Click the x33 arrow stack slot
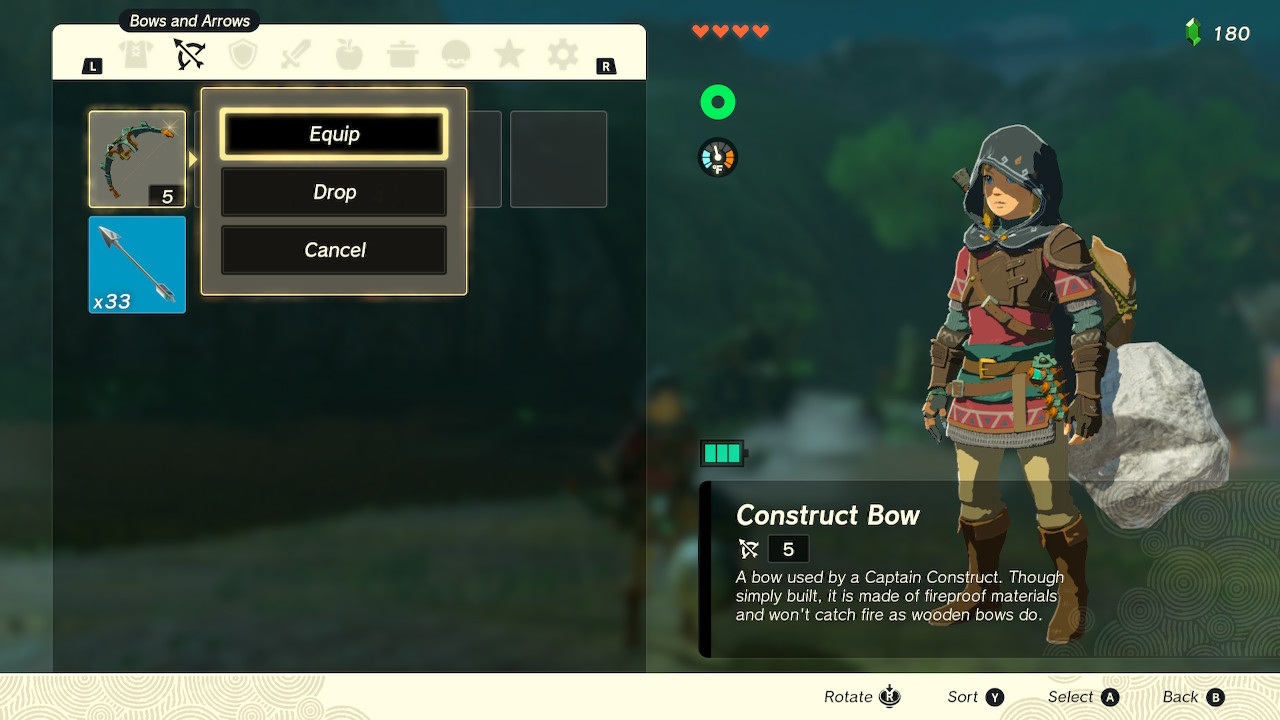 point(136,263)
